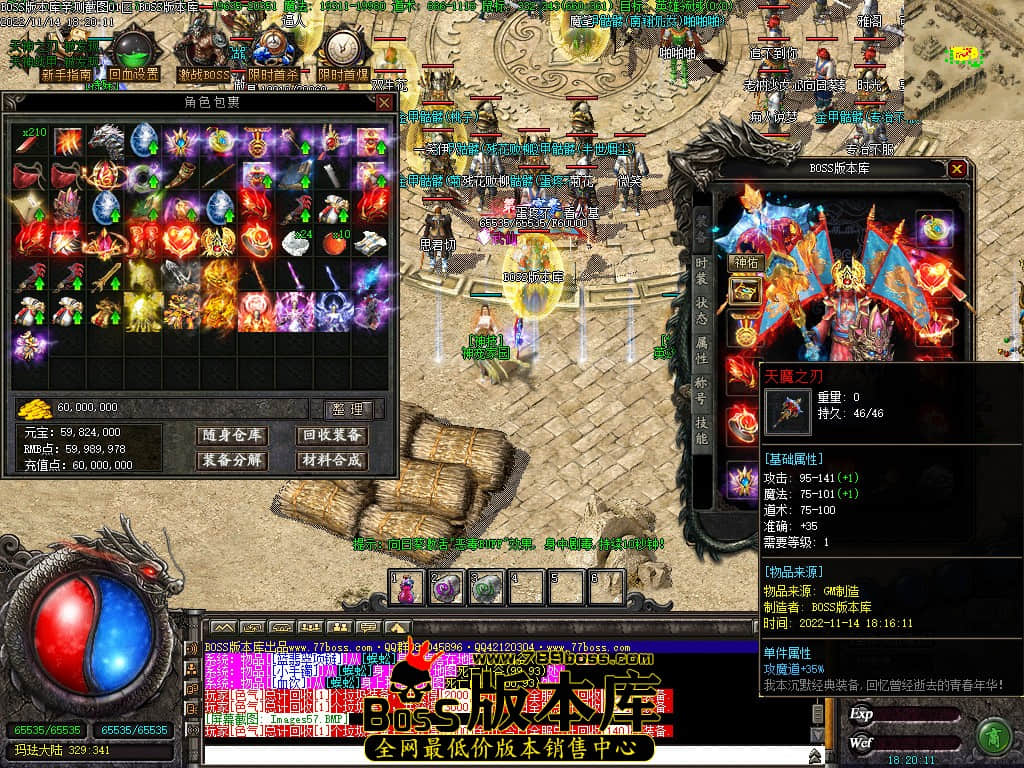The height and width of the screenshot is (768, 1024).
Task: Open the 限时首杀 timed first-kill event
Action: 273,74
